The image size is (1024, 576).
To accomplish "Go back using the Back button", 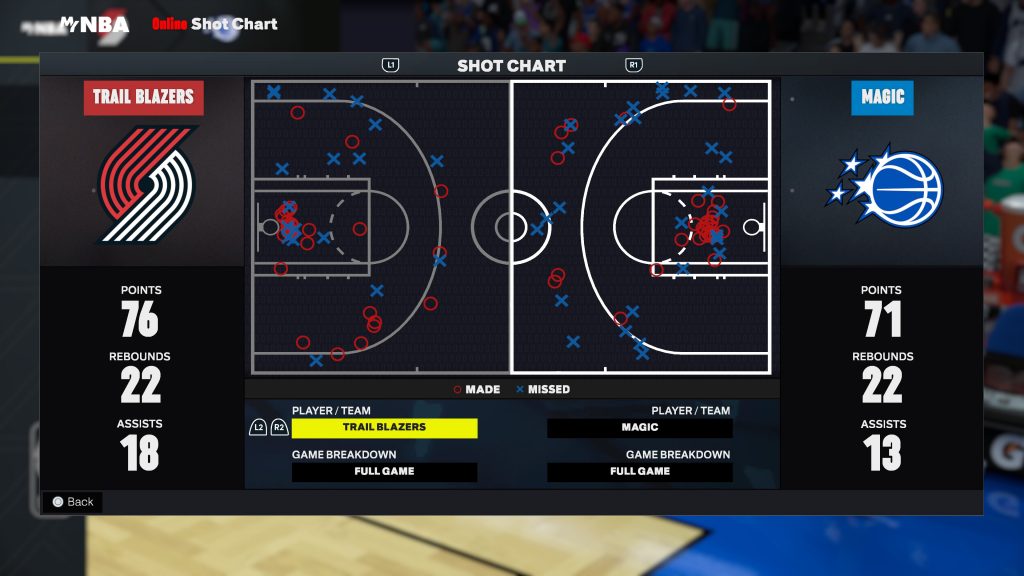I will 73,502.
